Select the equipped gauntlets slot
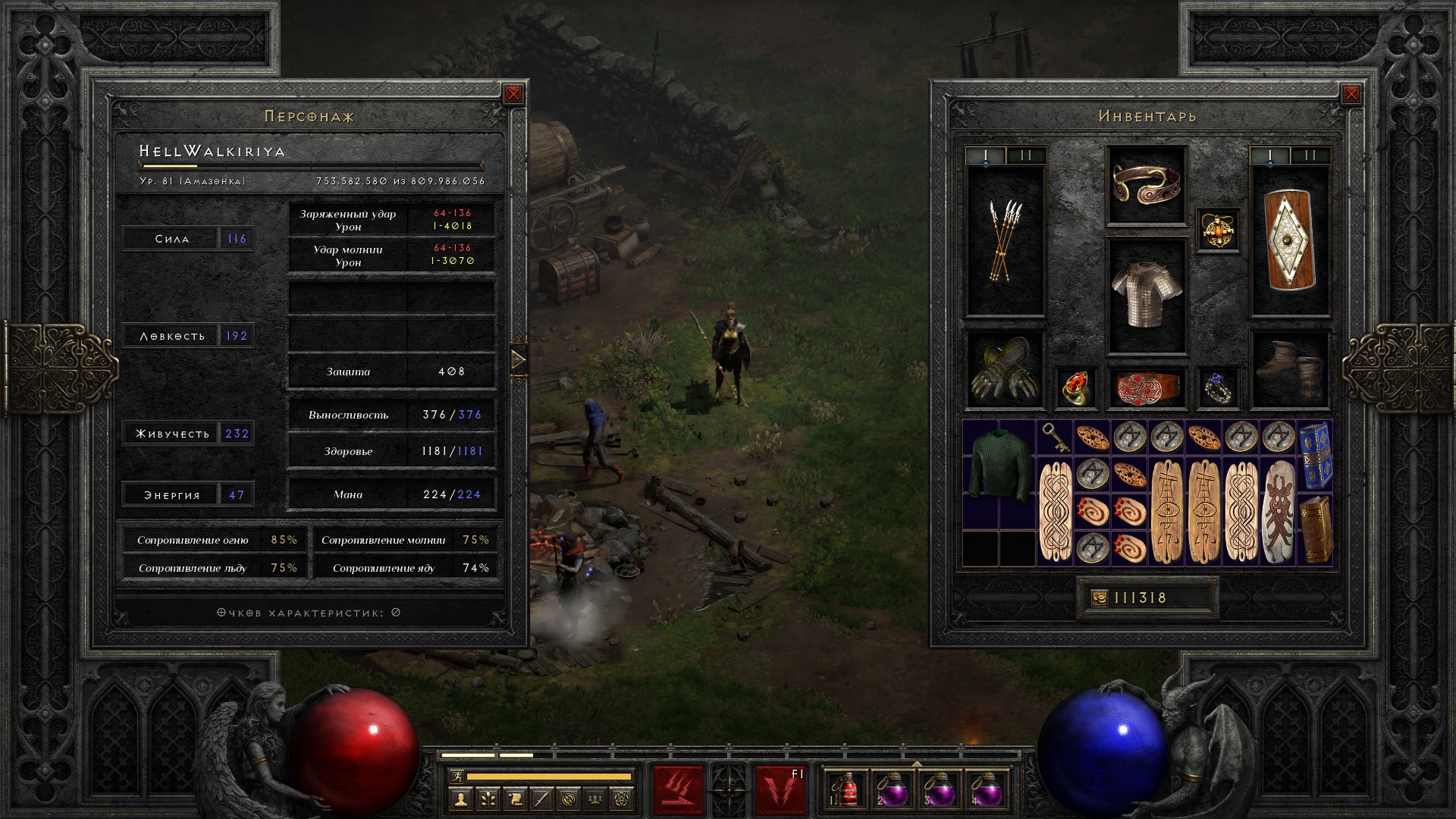The width and height of the screenshot is (1456, 819). click(1004, 371)
